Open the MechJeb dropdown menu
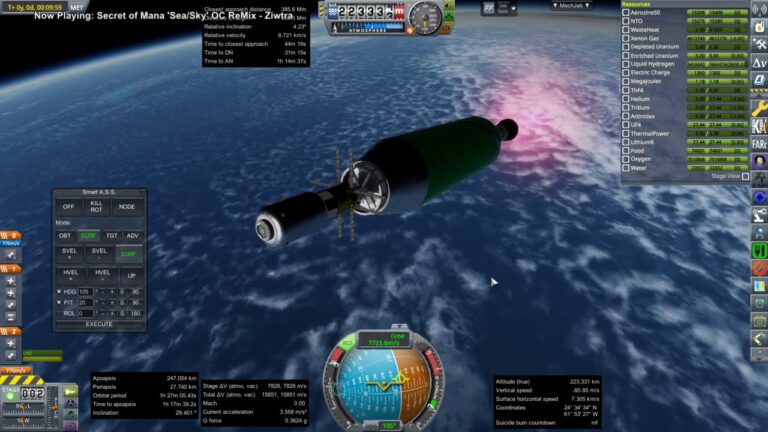The image size is (768, 432). pyautogui.click(x=571, y=5)
